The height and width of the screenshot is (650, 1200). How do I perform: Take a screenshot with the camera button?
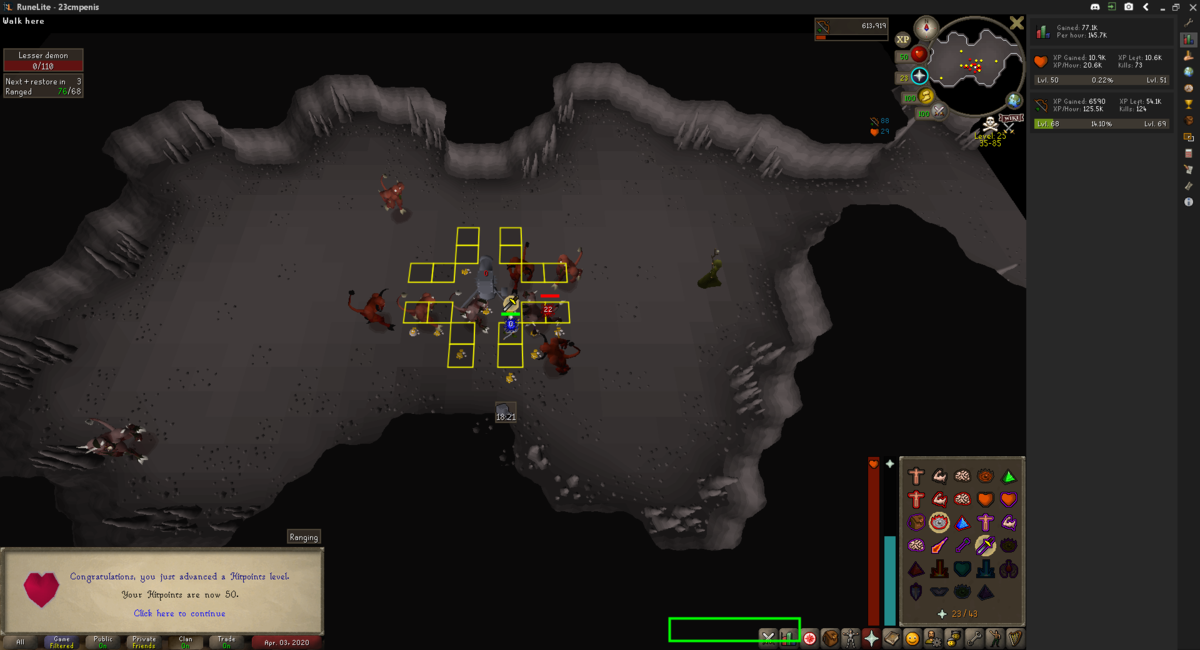tap(1128, 6)
